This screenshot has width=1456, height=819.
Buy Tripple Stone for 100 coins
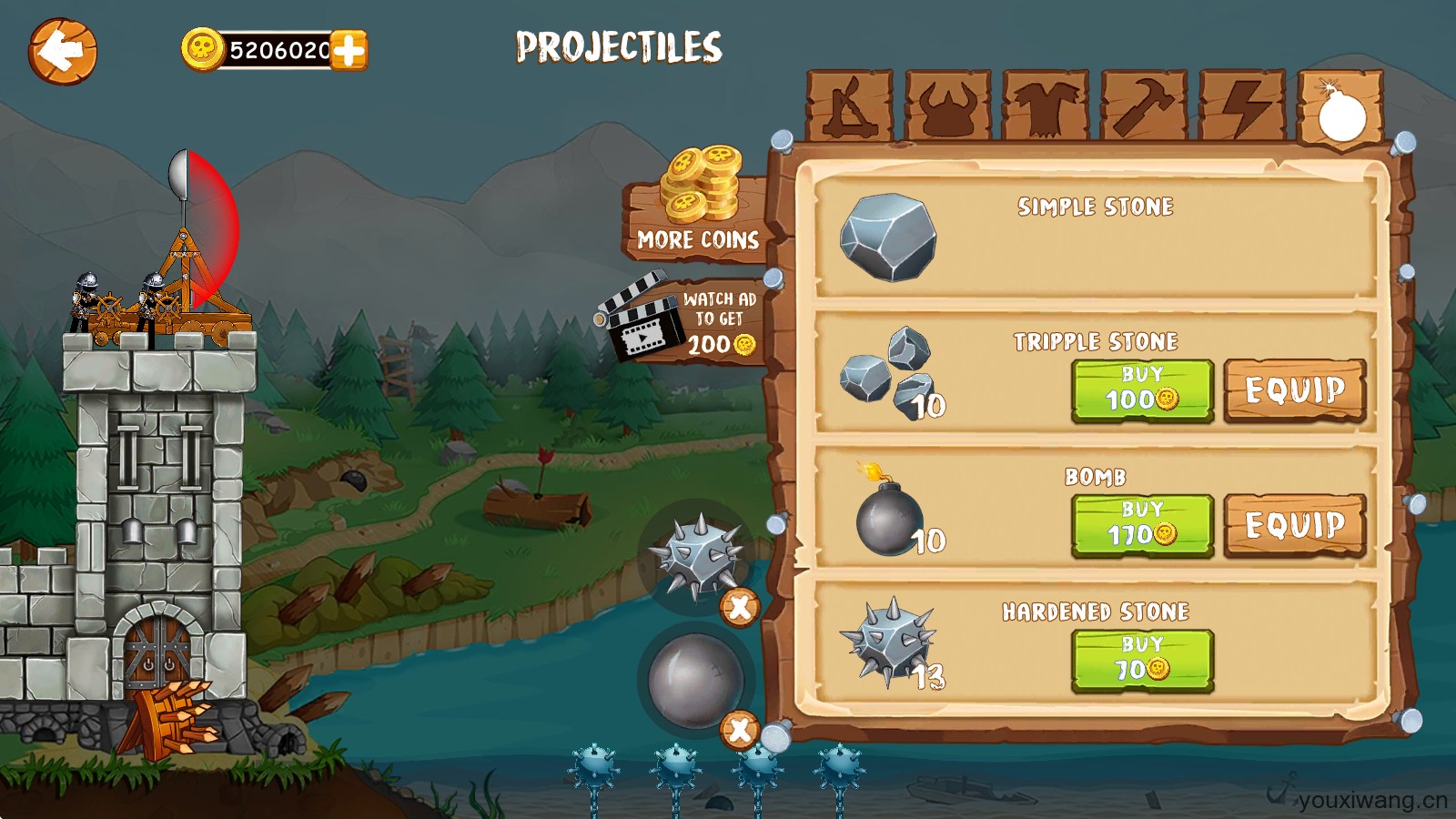pyautogui.click(x=1142, y=390)
